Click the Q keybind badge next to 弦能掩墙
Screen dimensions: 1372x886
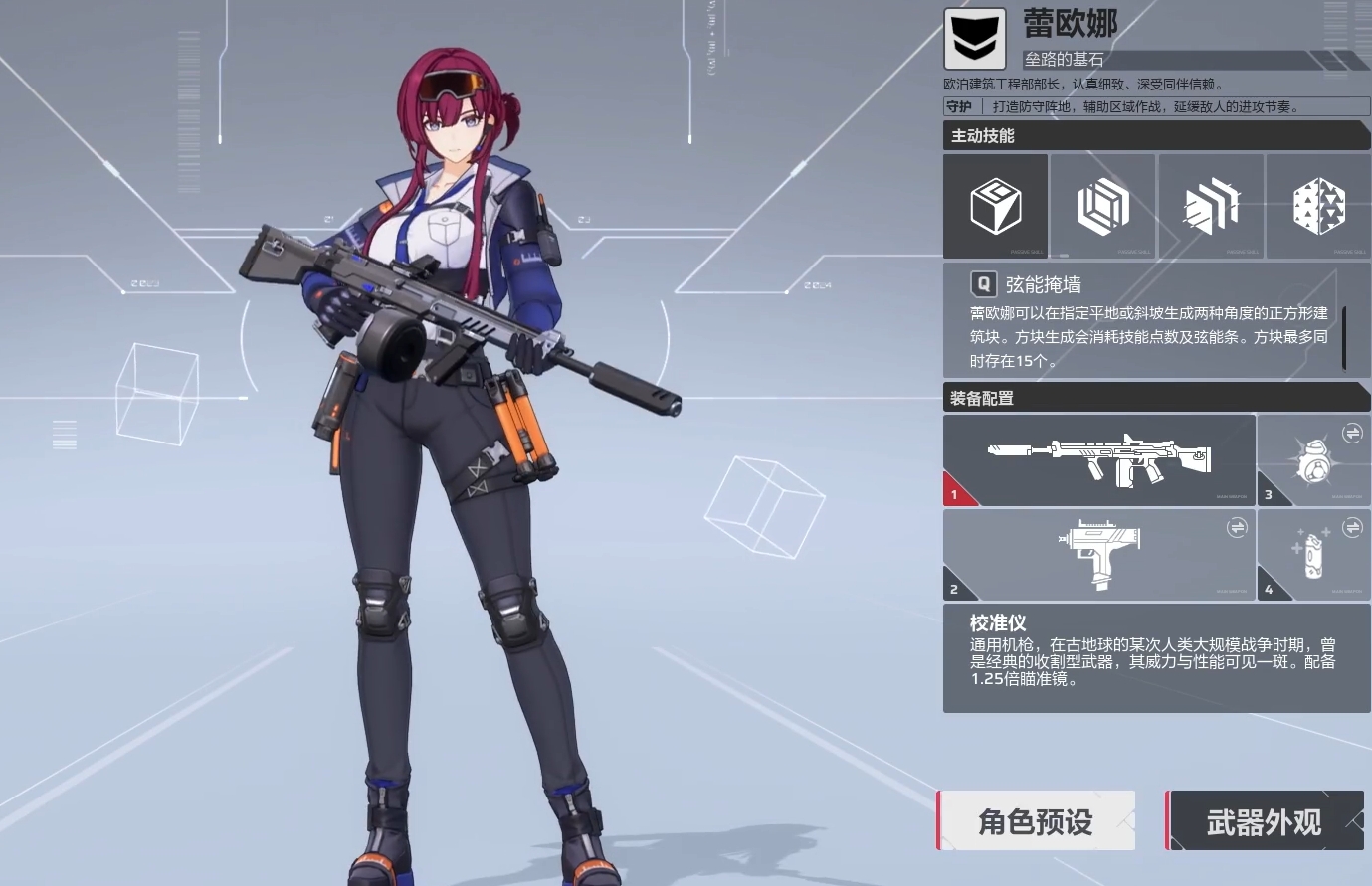pyautogui.click(x=983, y=284)
